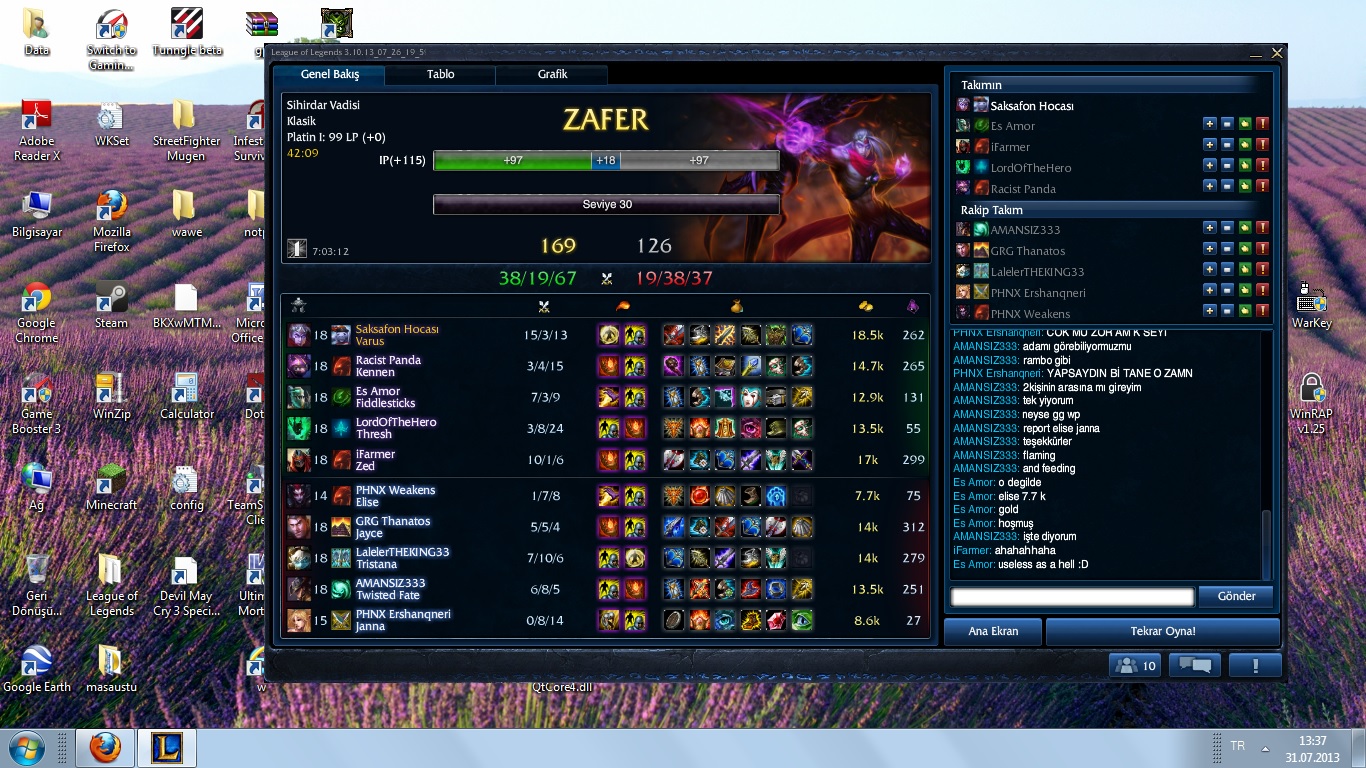The width and height of the screenshot is (1366, 768).
Task: Report PHNX Weakens with red exclamation button
Action: (x=1262, y=312)
